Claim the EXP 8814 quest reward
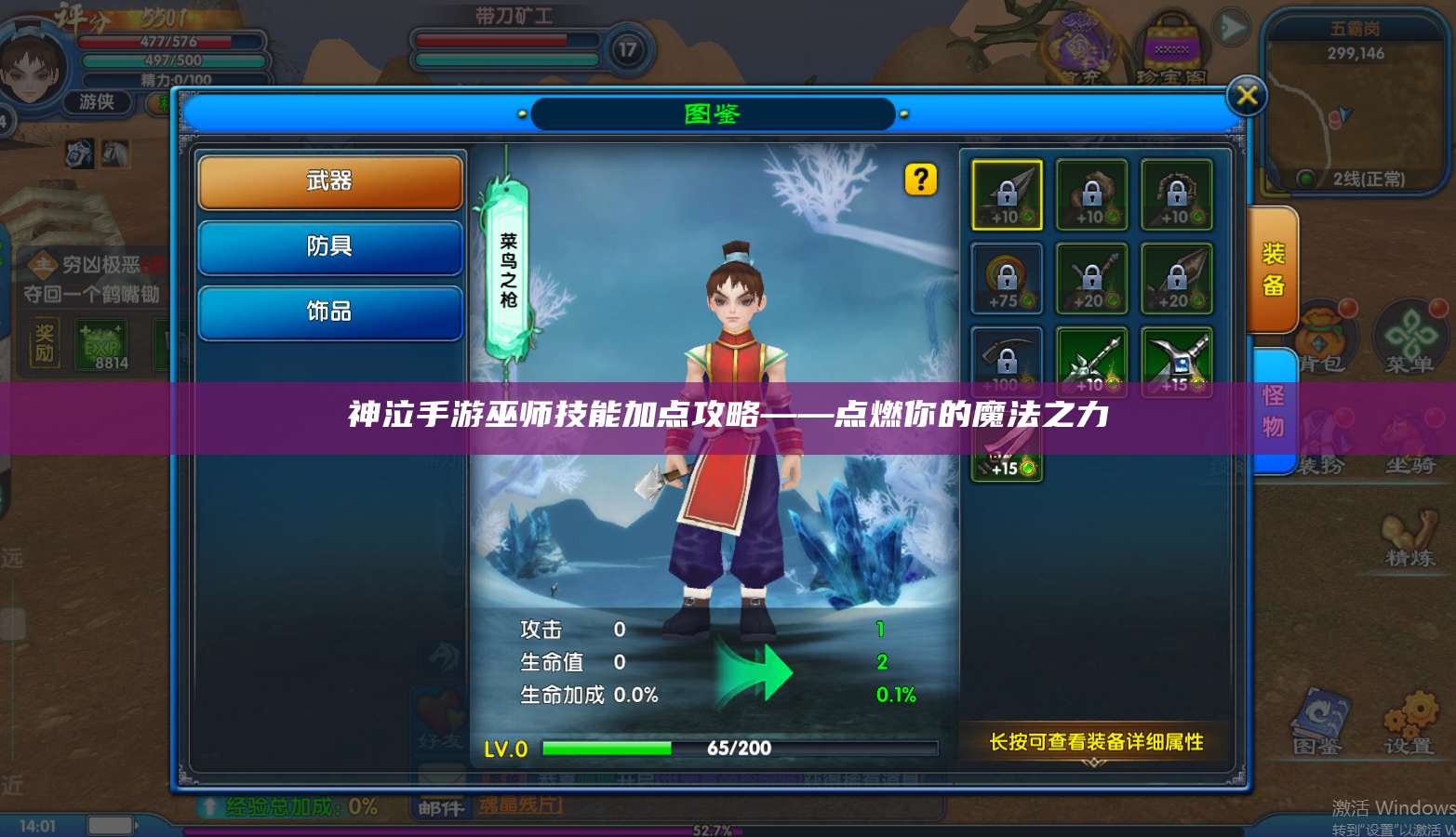1456x837 pixels. click(99, 344)
